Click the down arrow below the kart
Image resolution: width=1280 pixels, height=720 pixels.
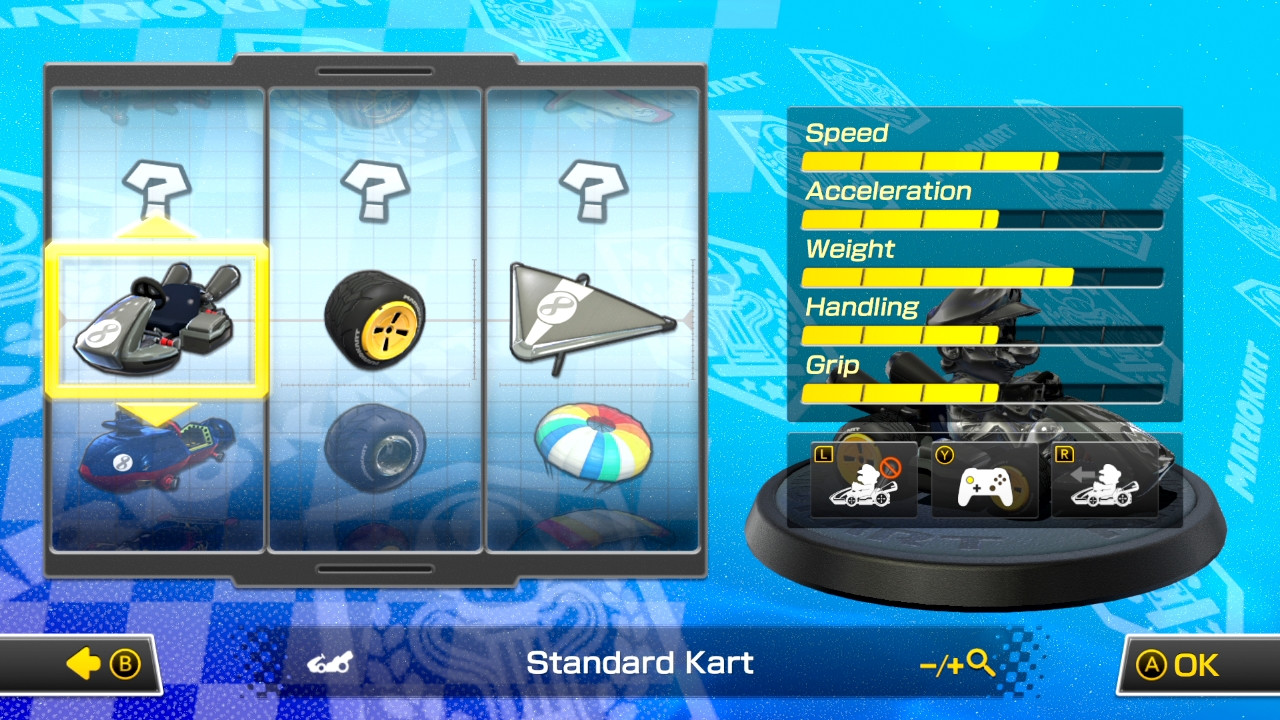point(156,411)
